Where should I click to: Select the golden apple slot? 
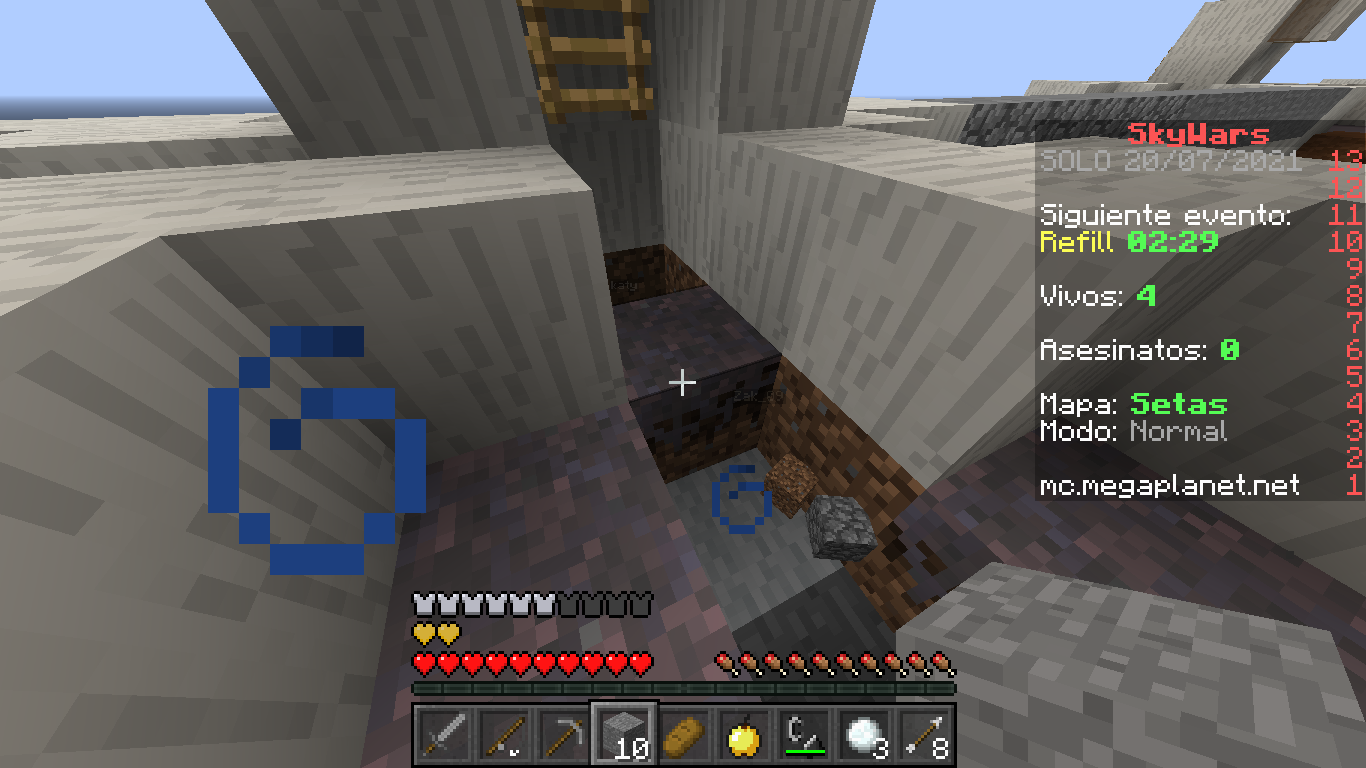tap(744, 737)
